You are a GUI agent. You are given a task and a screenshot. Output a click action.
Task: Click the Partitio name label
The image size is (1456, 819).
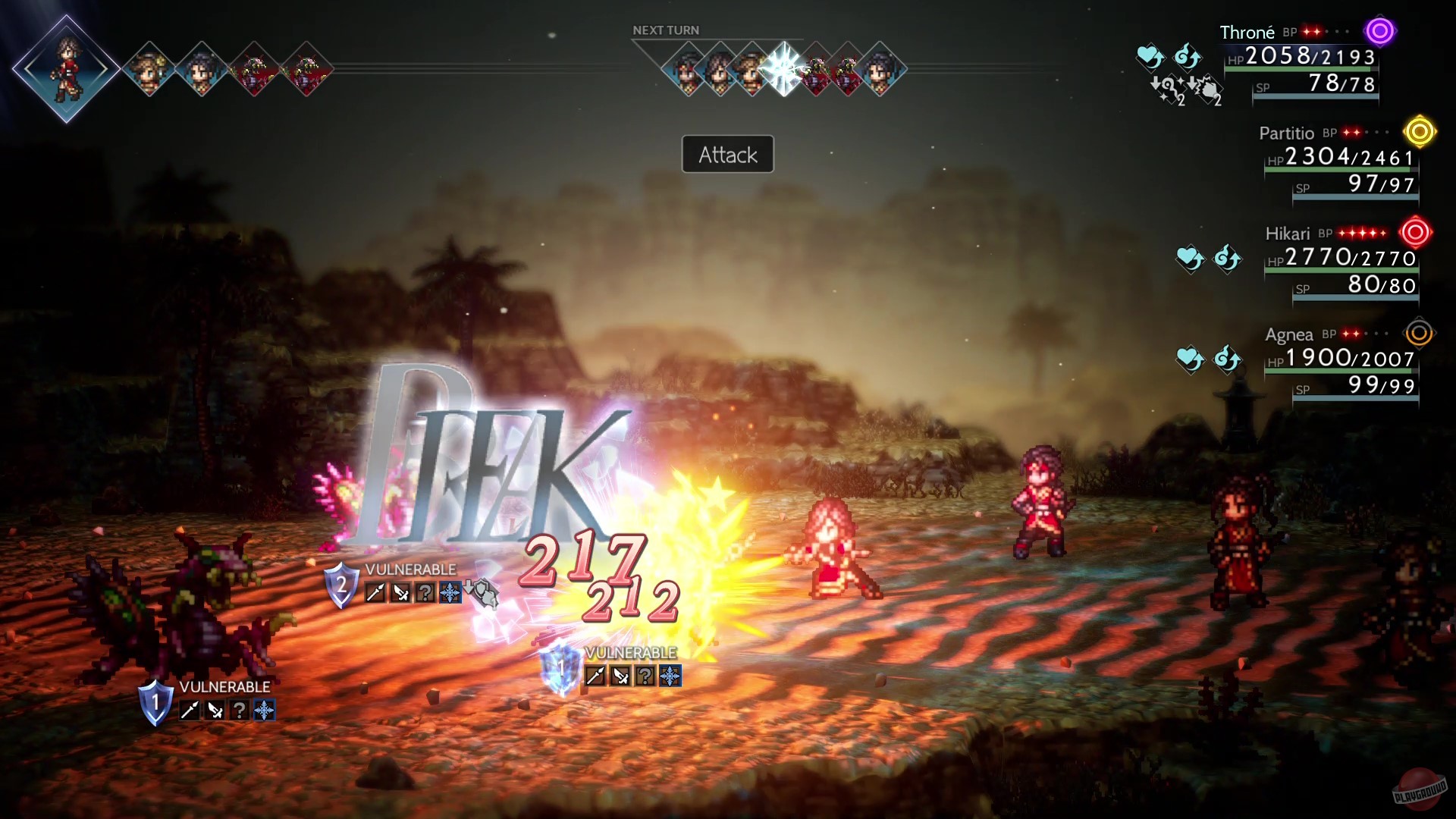coord(1288,133)
